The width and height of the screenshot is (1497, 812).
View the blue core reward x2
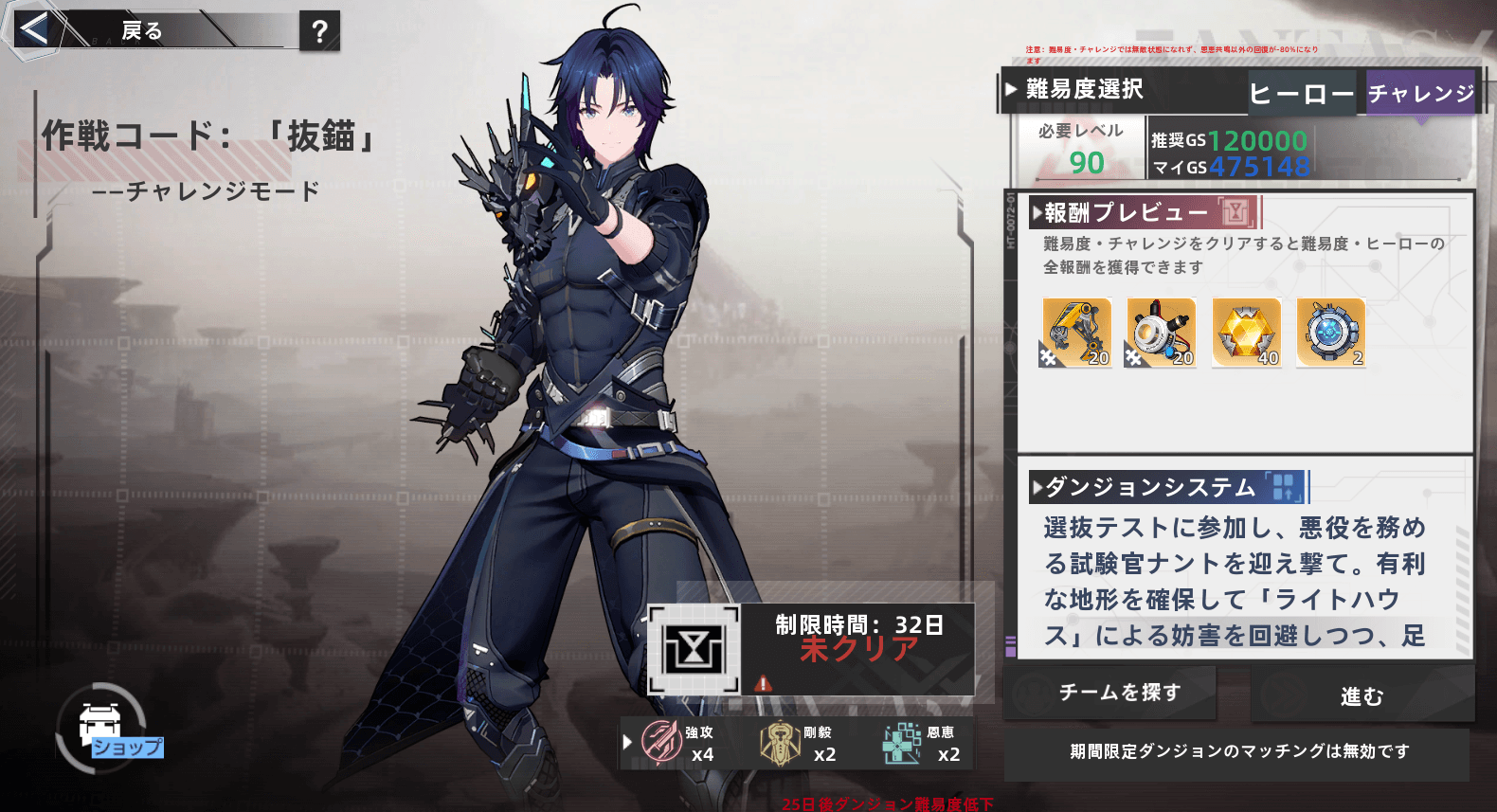[x=1330, y=333]
